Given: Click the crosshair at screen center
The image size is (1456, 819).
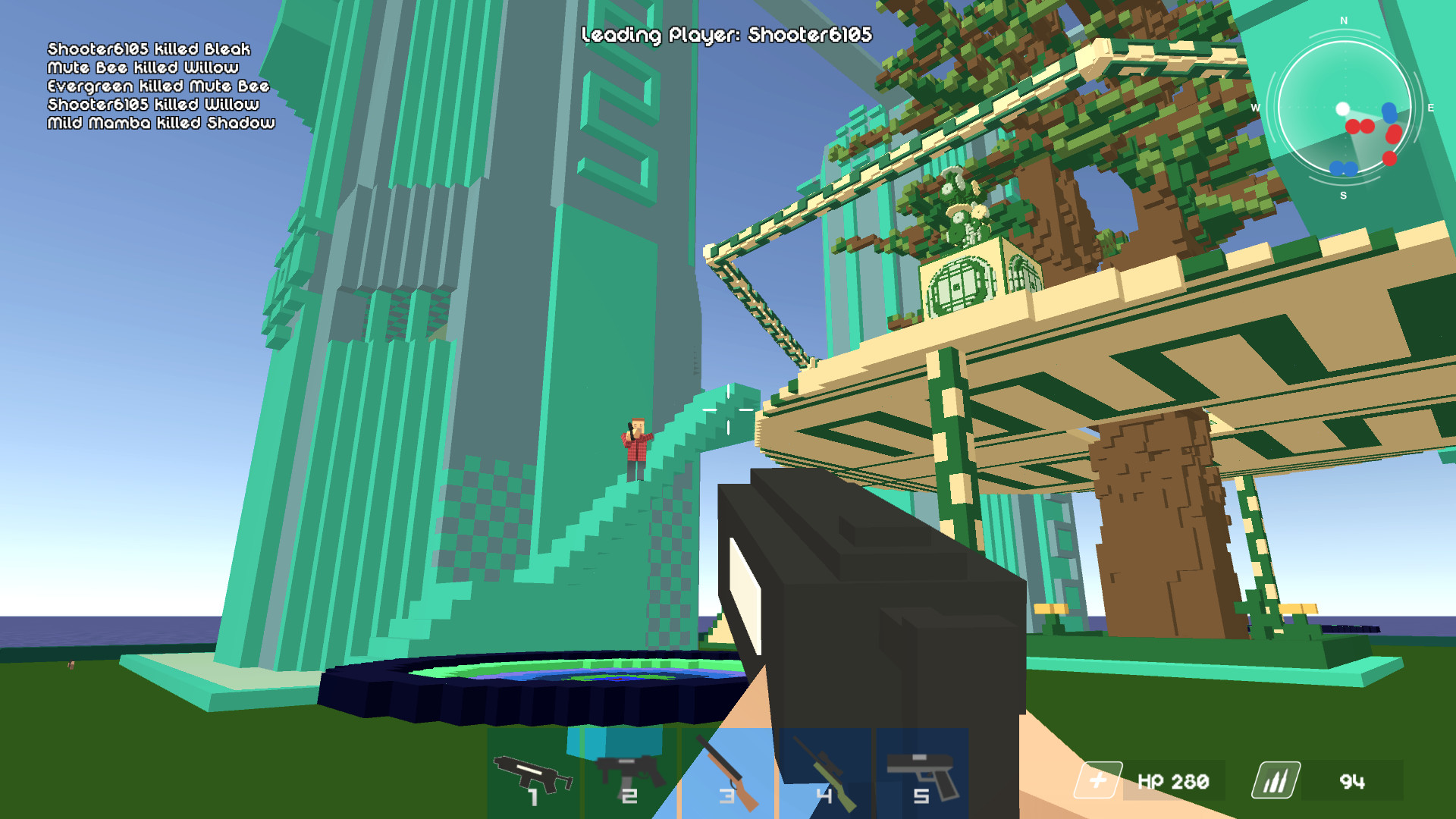Looking at the screenshot, I should click(x=728, y=409).
